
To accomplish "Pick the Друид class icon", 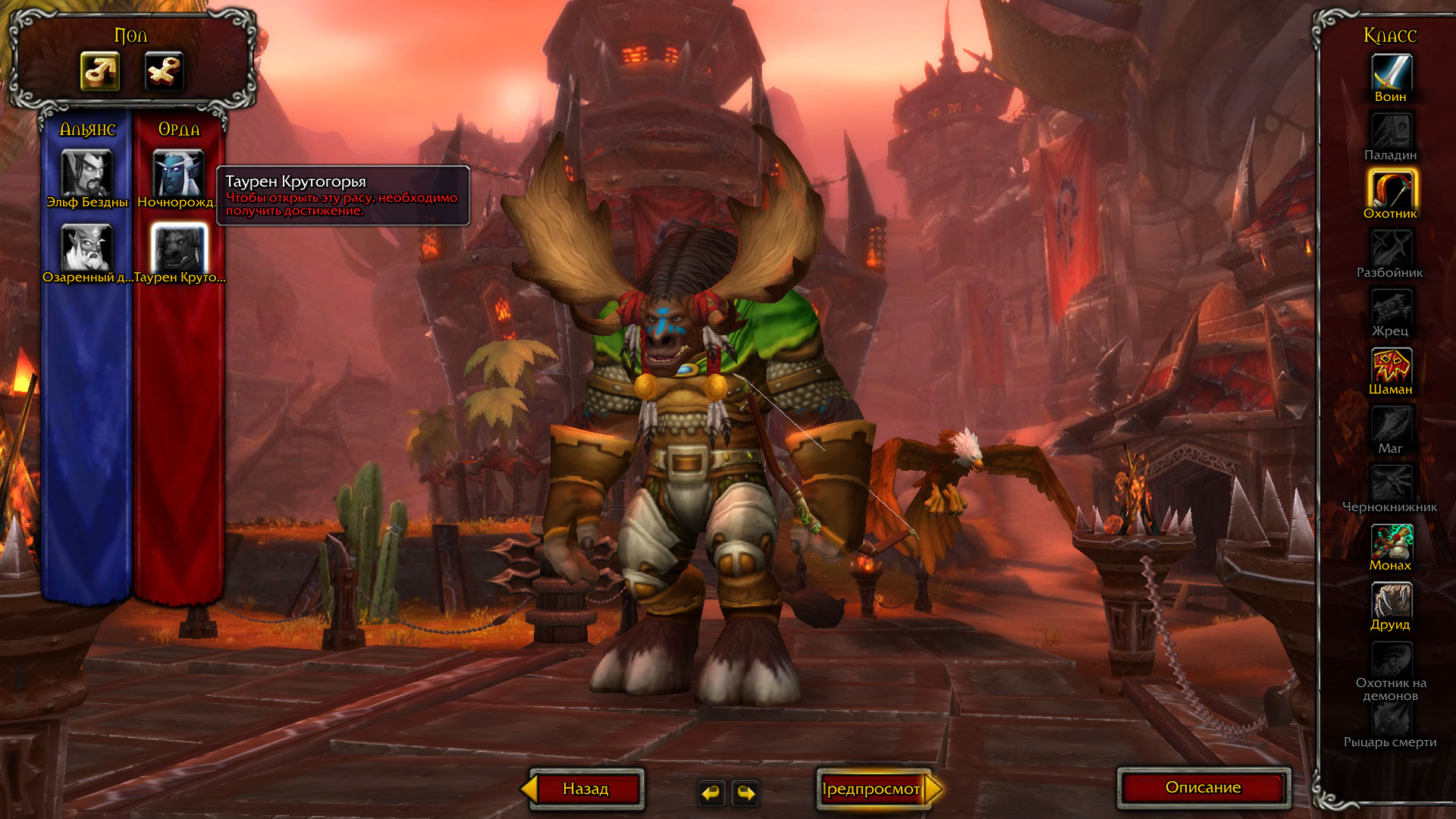I will [1391, 601].
